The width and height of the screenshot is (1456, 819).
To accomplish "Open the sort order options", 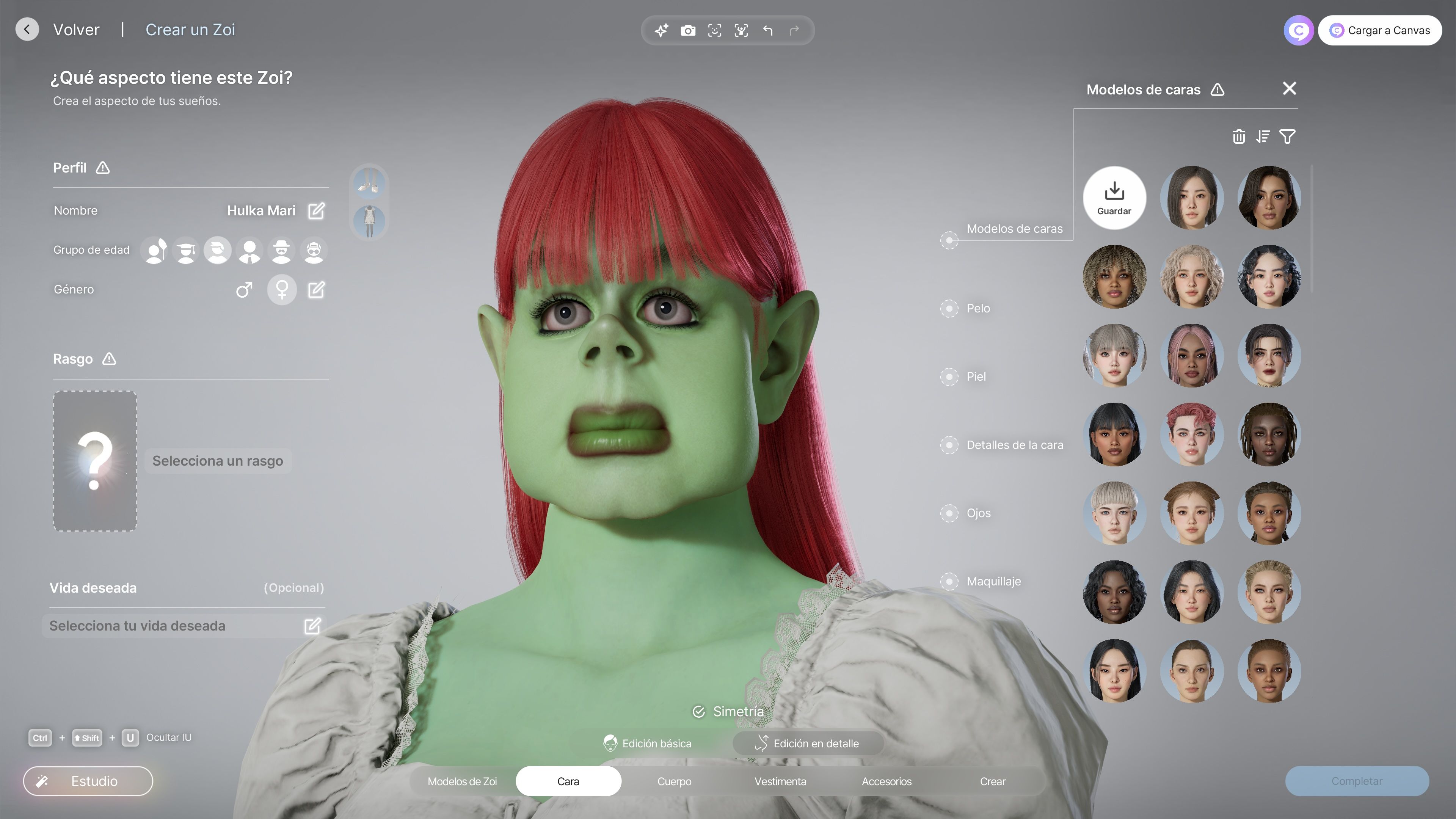I will coord(1263,136).
